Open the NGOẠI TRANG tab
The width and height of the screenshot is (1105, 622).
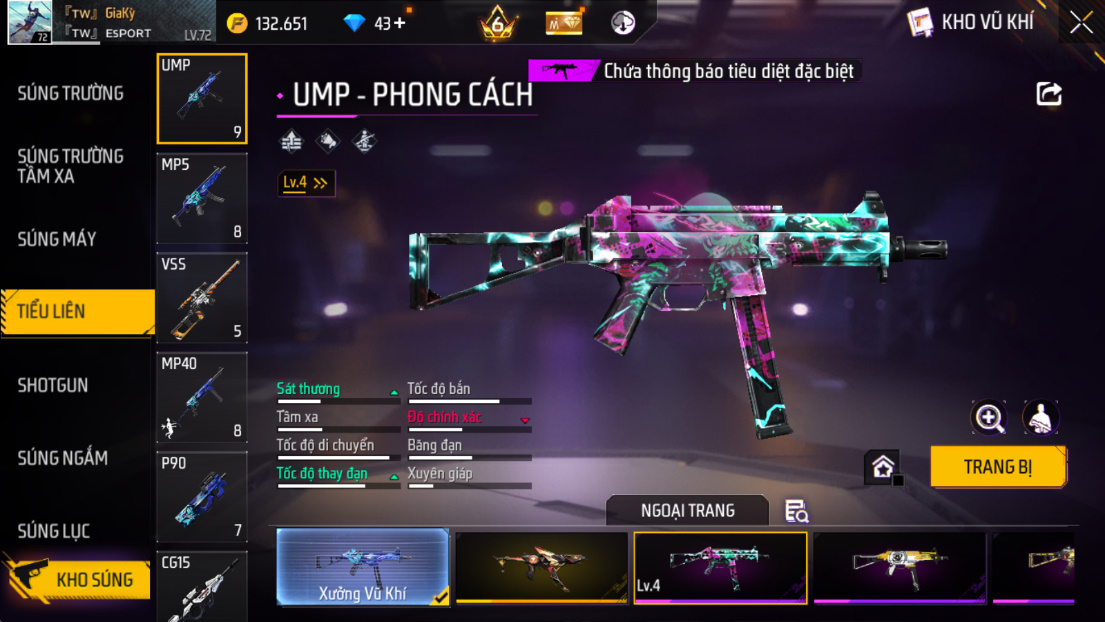687,511
